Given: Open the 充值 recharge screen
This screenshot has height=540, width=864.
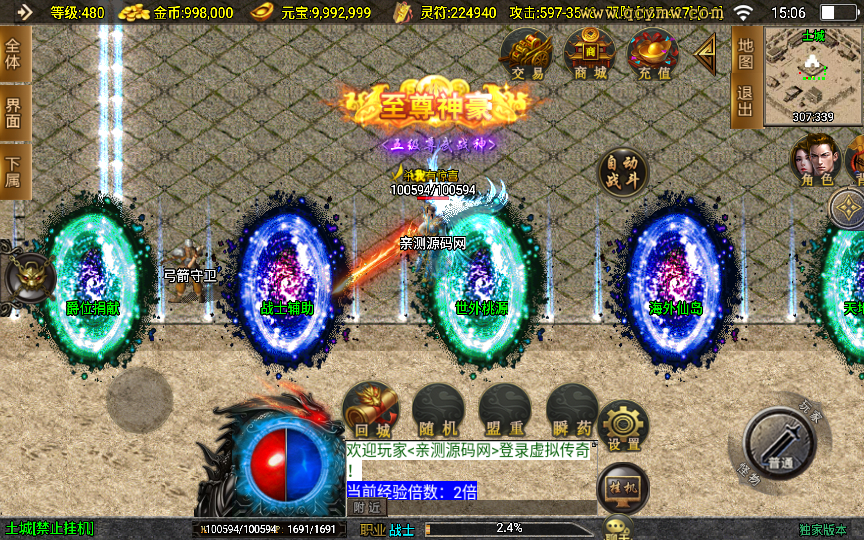Looking at the screenshot, I should (652, 53).
